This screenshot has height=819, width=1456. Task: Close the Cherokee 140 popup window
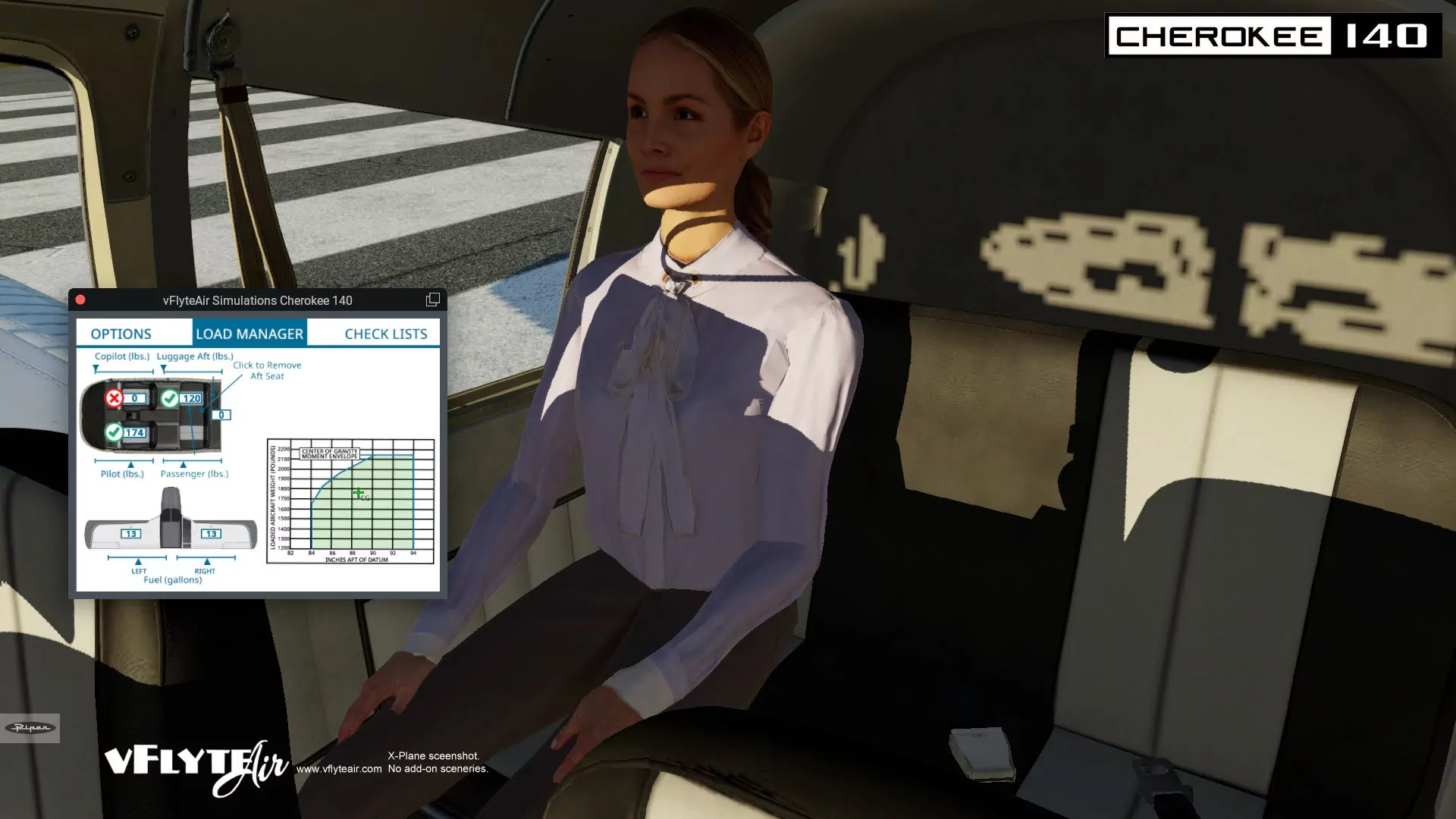click(80, 300)
